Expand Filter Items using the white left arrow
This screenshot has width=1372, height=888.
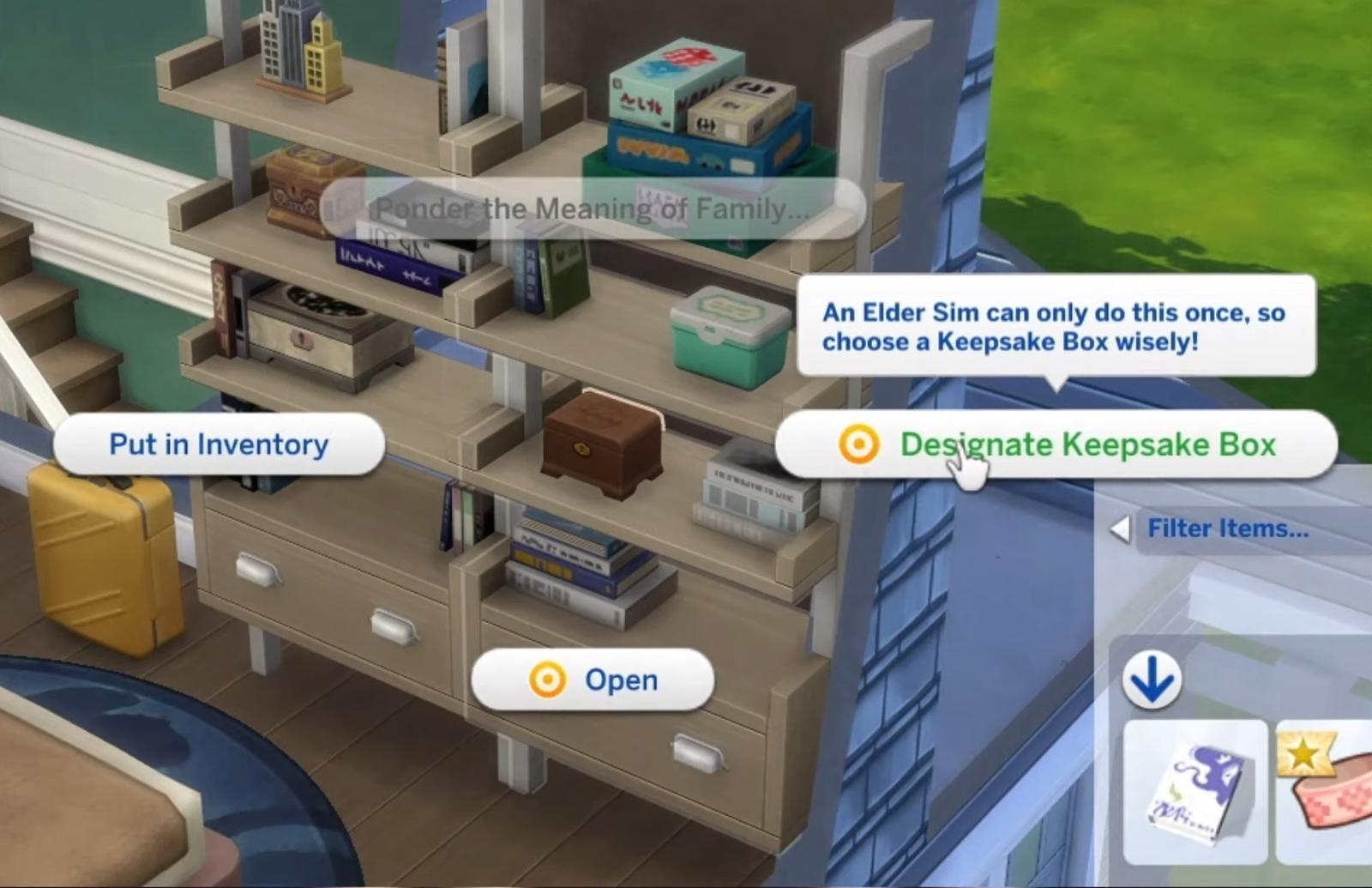click(x=1119, y=529)
